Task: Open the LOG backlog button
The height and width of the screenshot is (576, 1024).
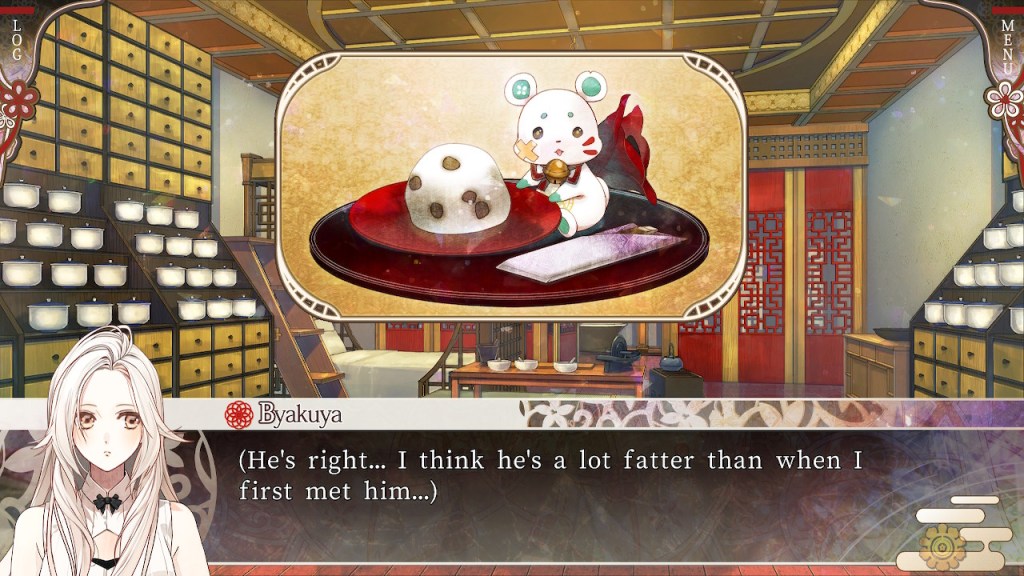Action: [15, 39]
